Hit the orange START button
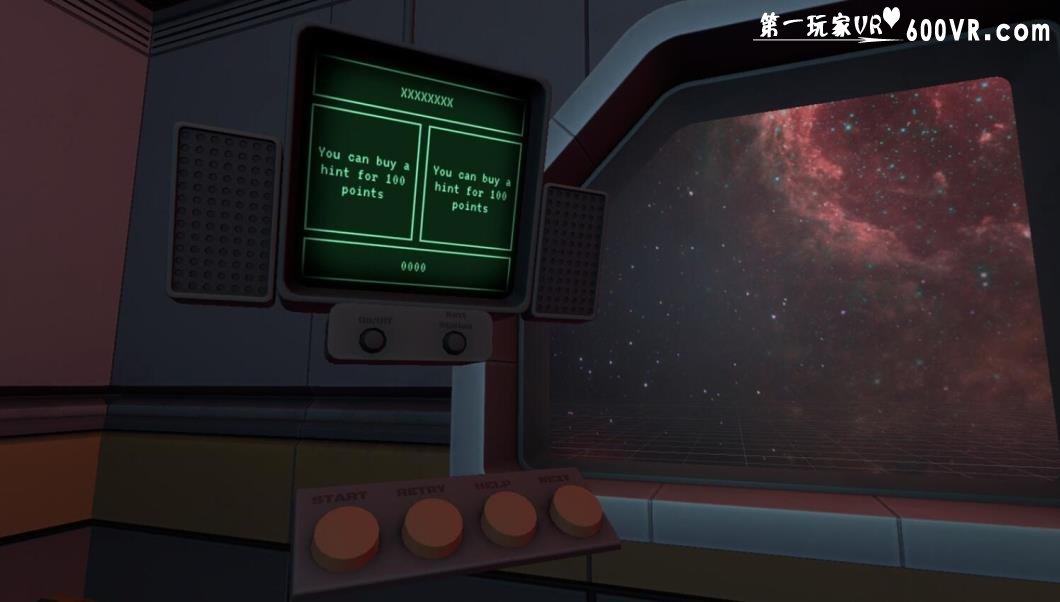This screenshot has height=602, width=1060. pyautogui.click(x=345, y=537)
